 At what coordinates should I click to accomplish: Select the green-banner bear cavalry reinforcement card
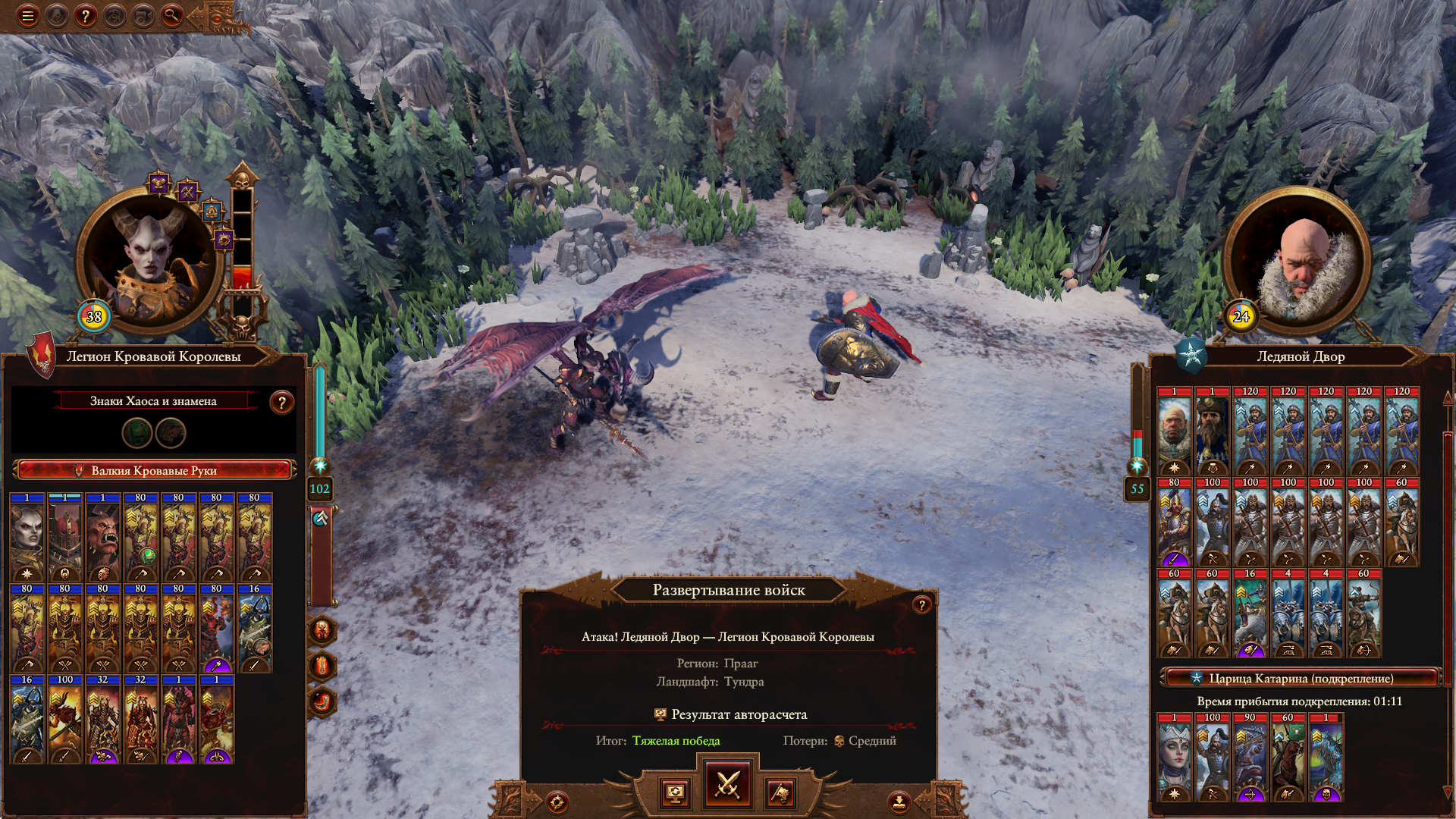point(1288,758)
